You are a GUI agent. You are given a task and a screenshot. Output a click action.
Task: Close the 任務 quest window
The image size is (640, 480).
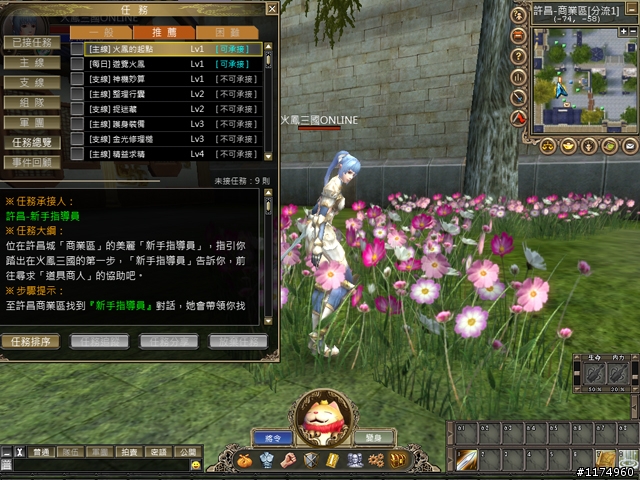click(271, 9)
